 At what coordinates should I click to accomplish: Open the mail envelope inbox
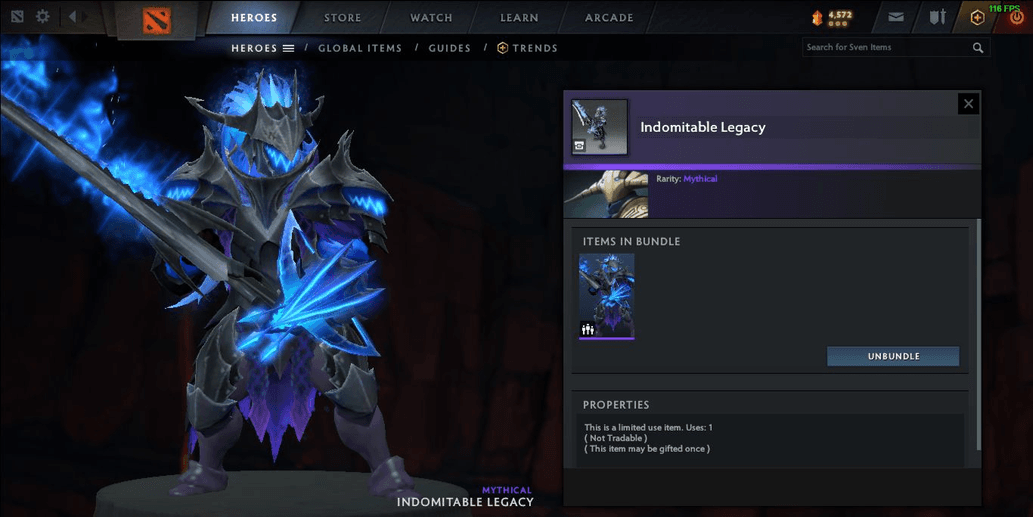896,17
